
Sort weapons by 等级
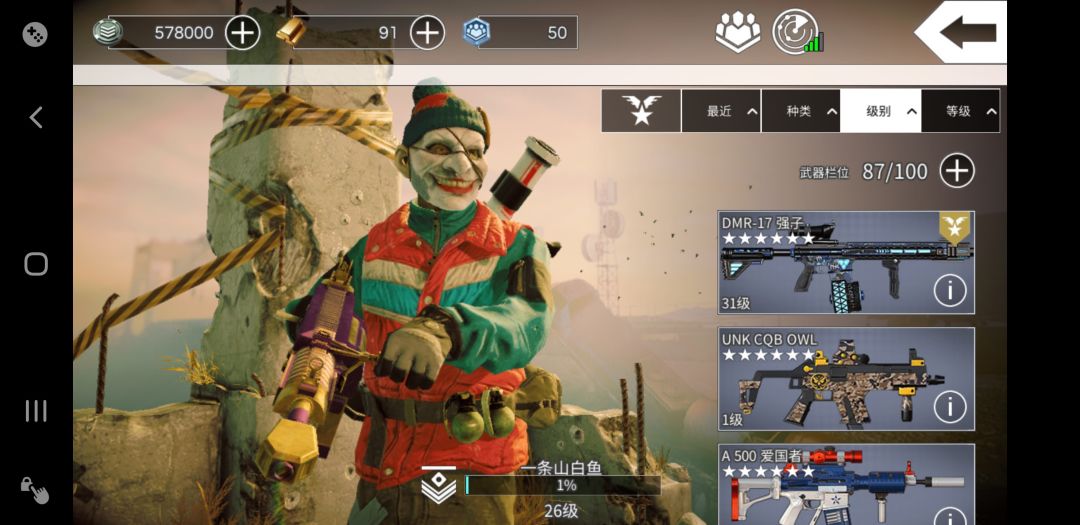tap(960, 111)
